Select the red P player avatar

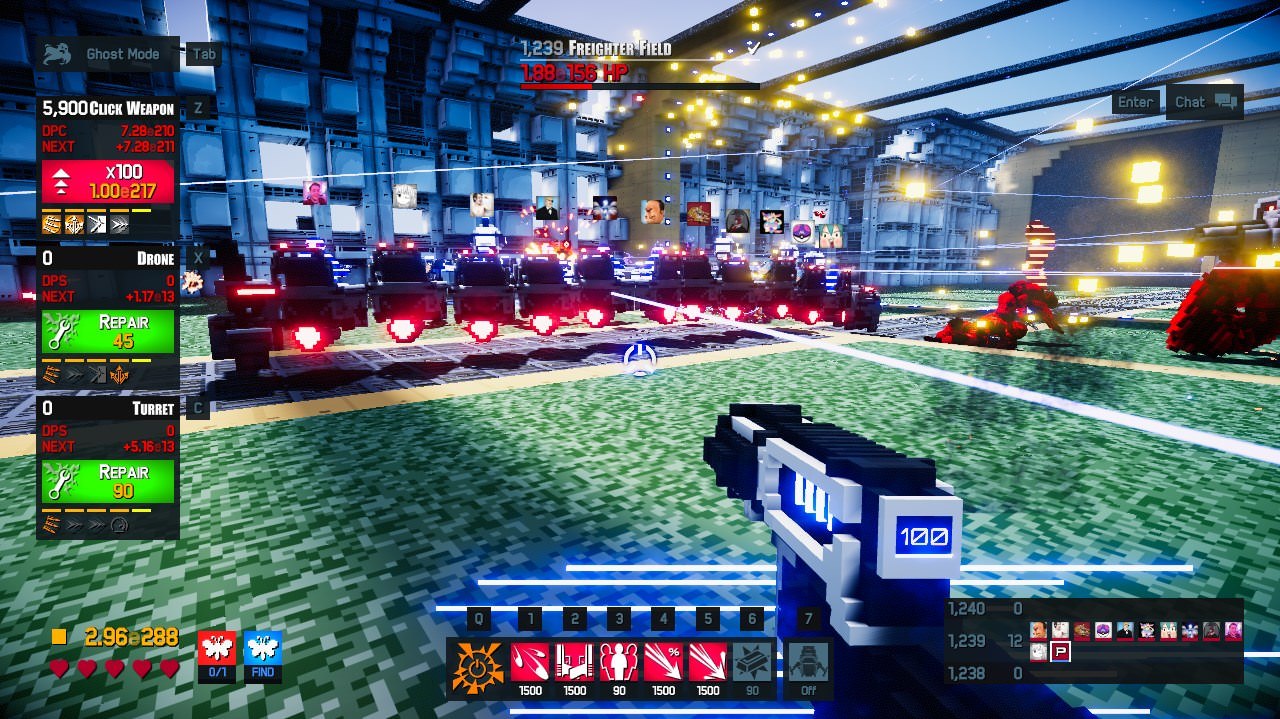click(x=1060, y=652)
